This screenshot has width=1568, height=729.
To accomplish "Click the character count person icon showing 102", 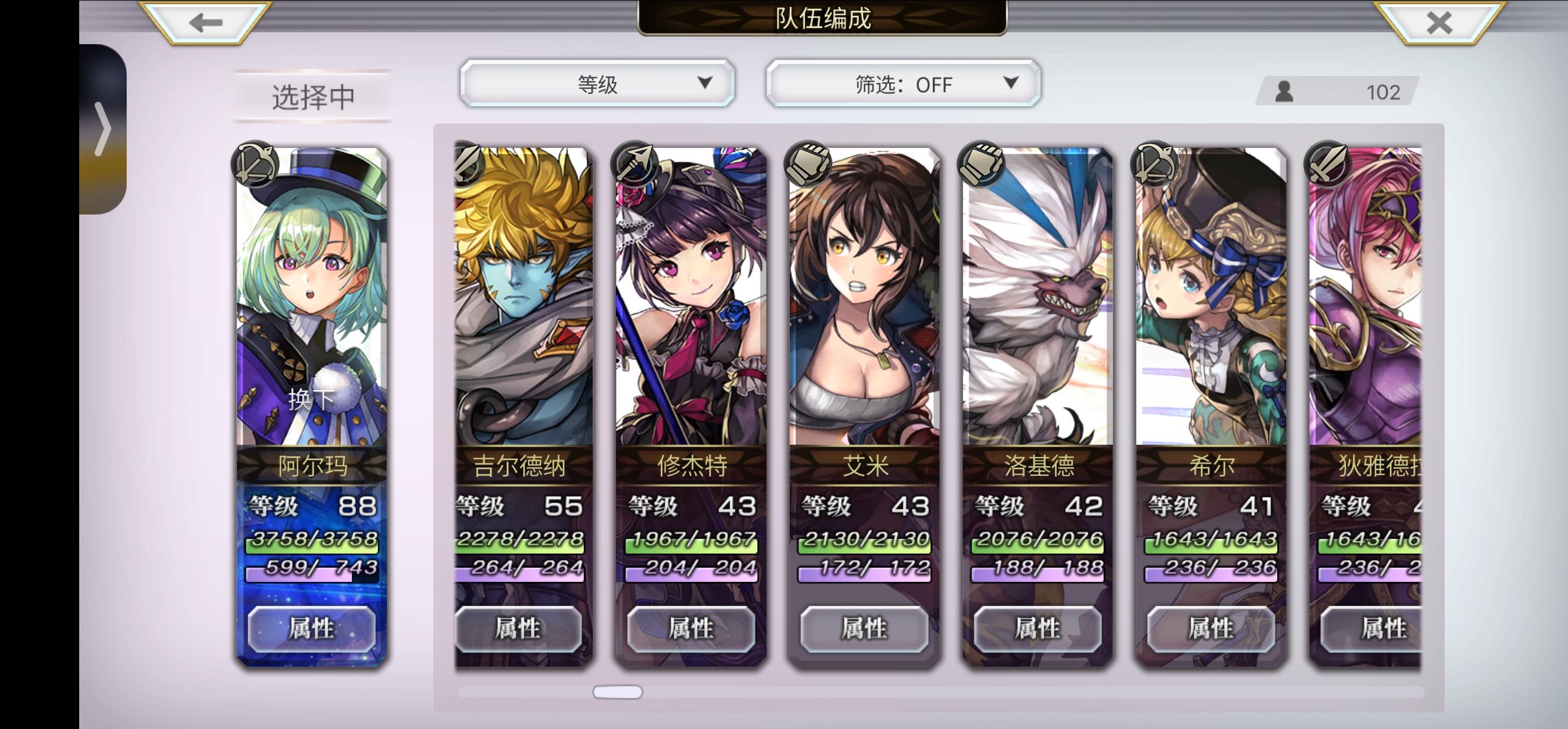I will (x=1286, y=91).
